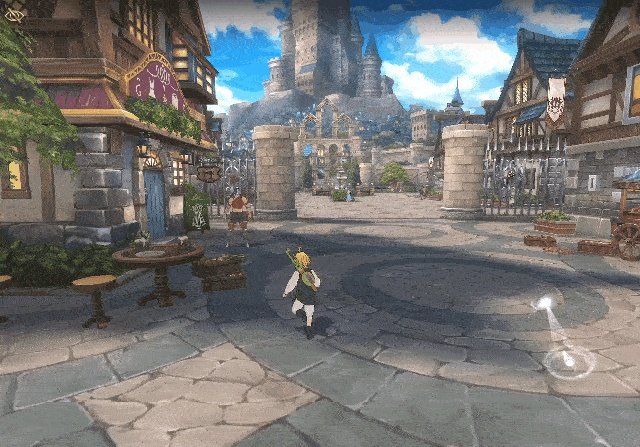Toggle the crossed-out eye hide-UI icon

pos(14,15)
